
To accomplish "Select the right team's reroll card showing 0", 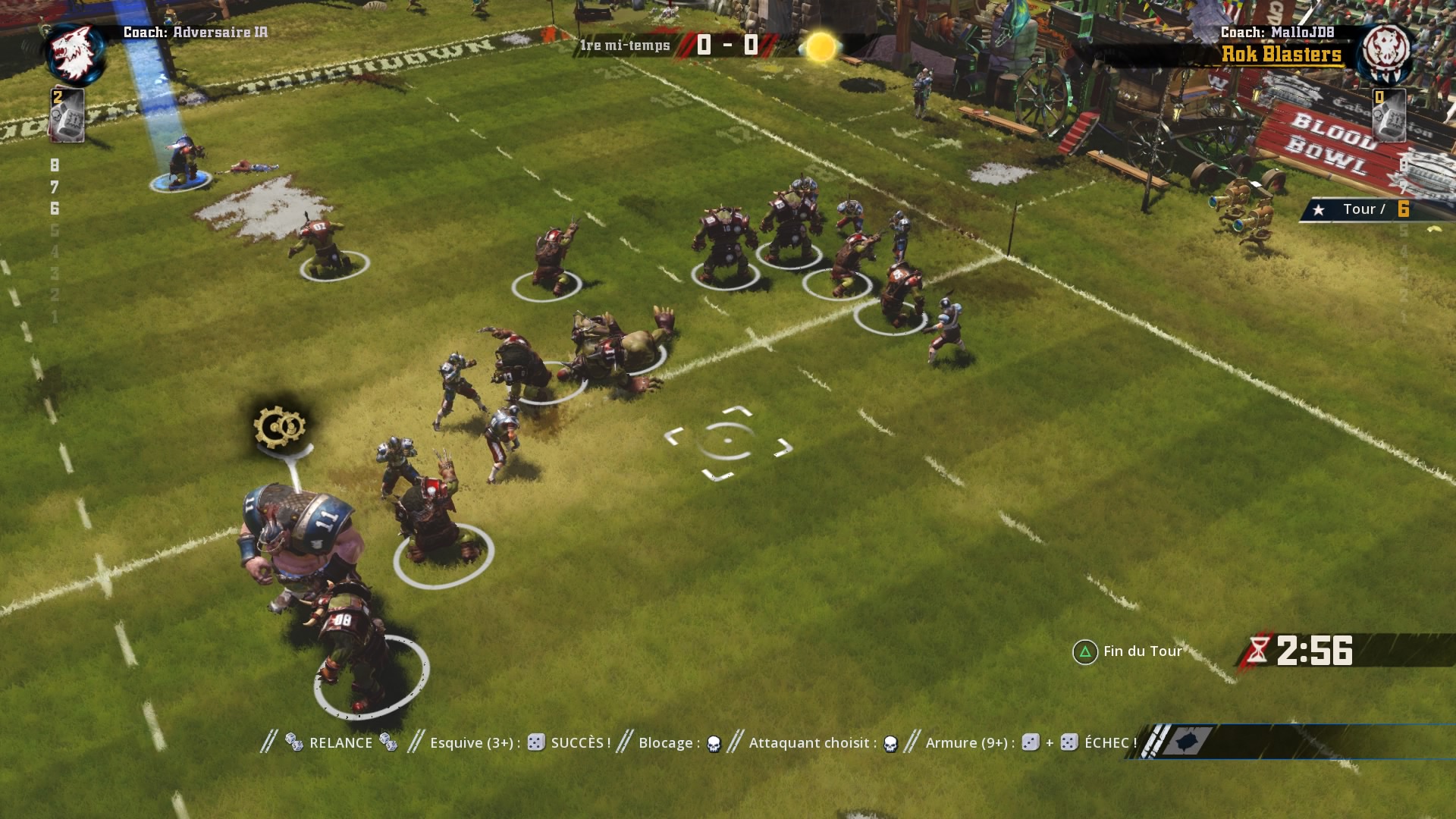I will pyautogui.click(x=1389, y=115).
